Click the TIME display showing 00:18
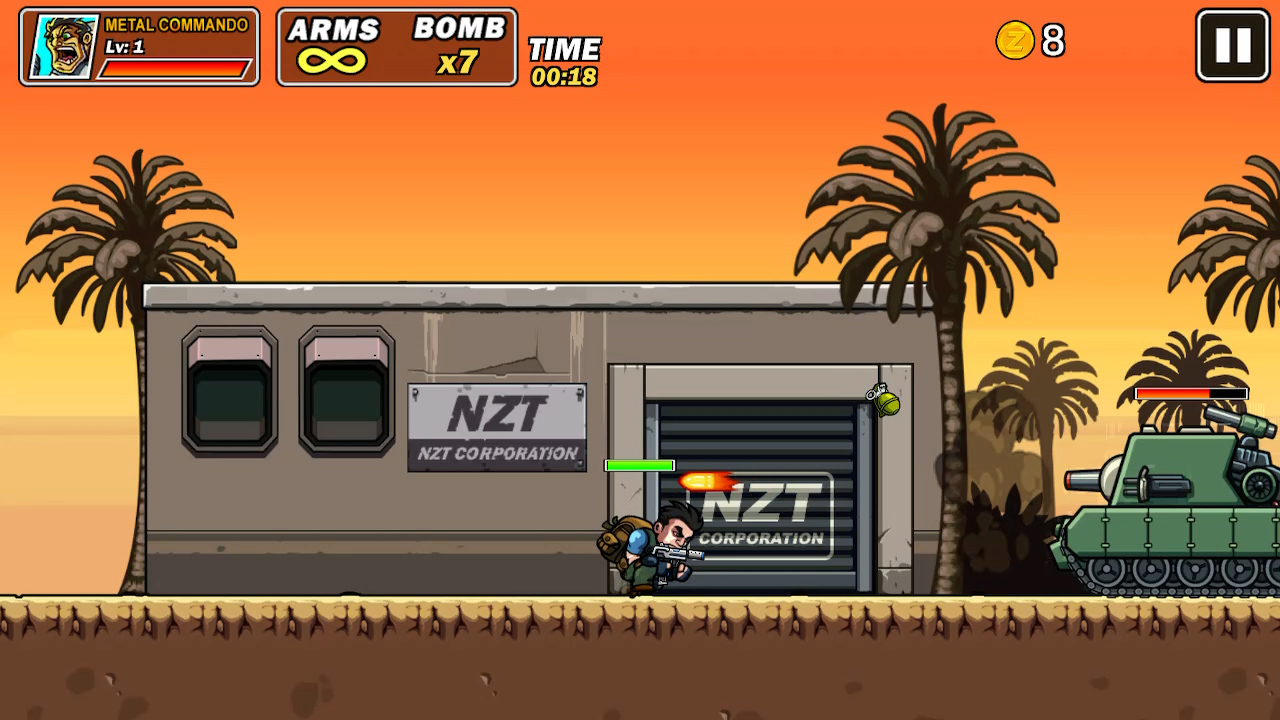This screenshot has width=1280, height=720. (564, 58)
